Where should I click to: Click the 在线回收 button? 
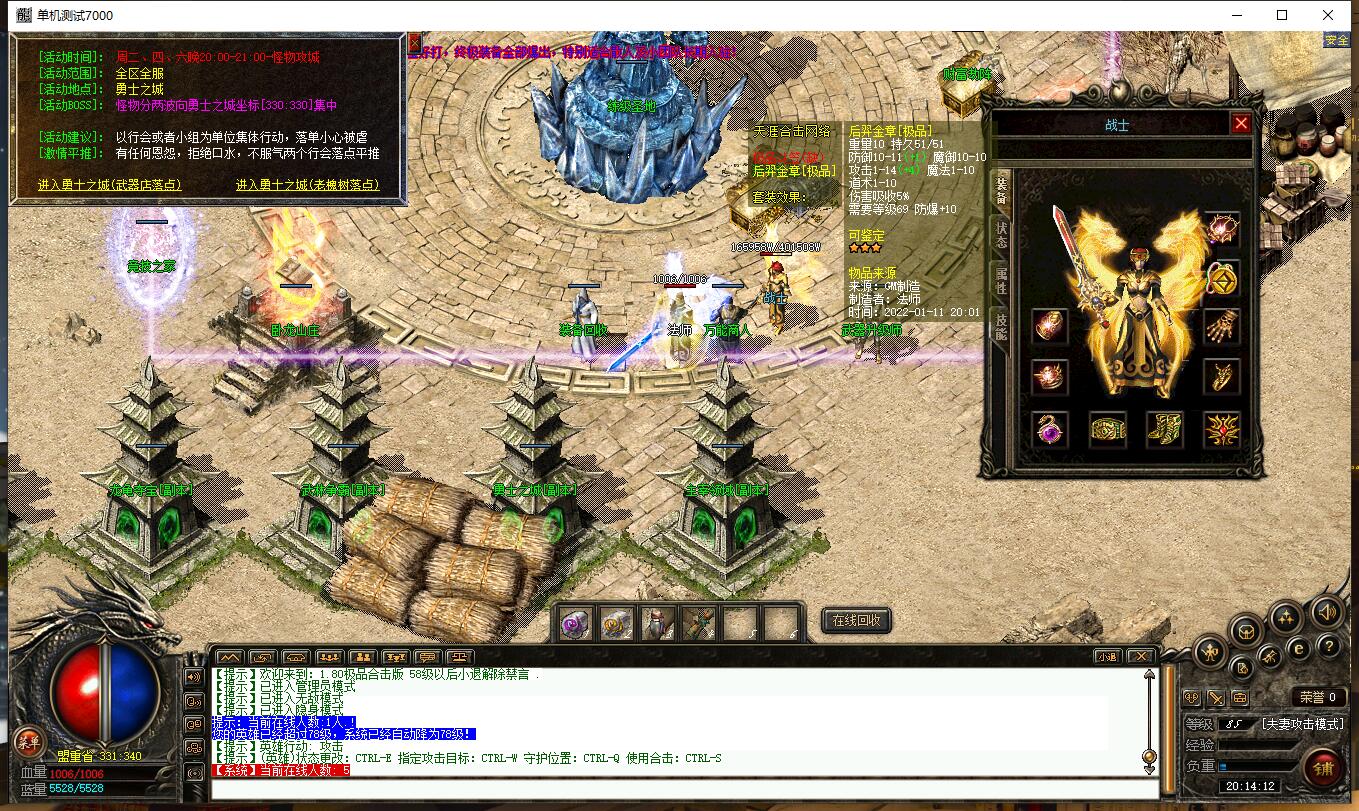pyautogui.click(x=856, y=620)
